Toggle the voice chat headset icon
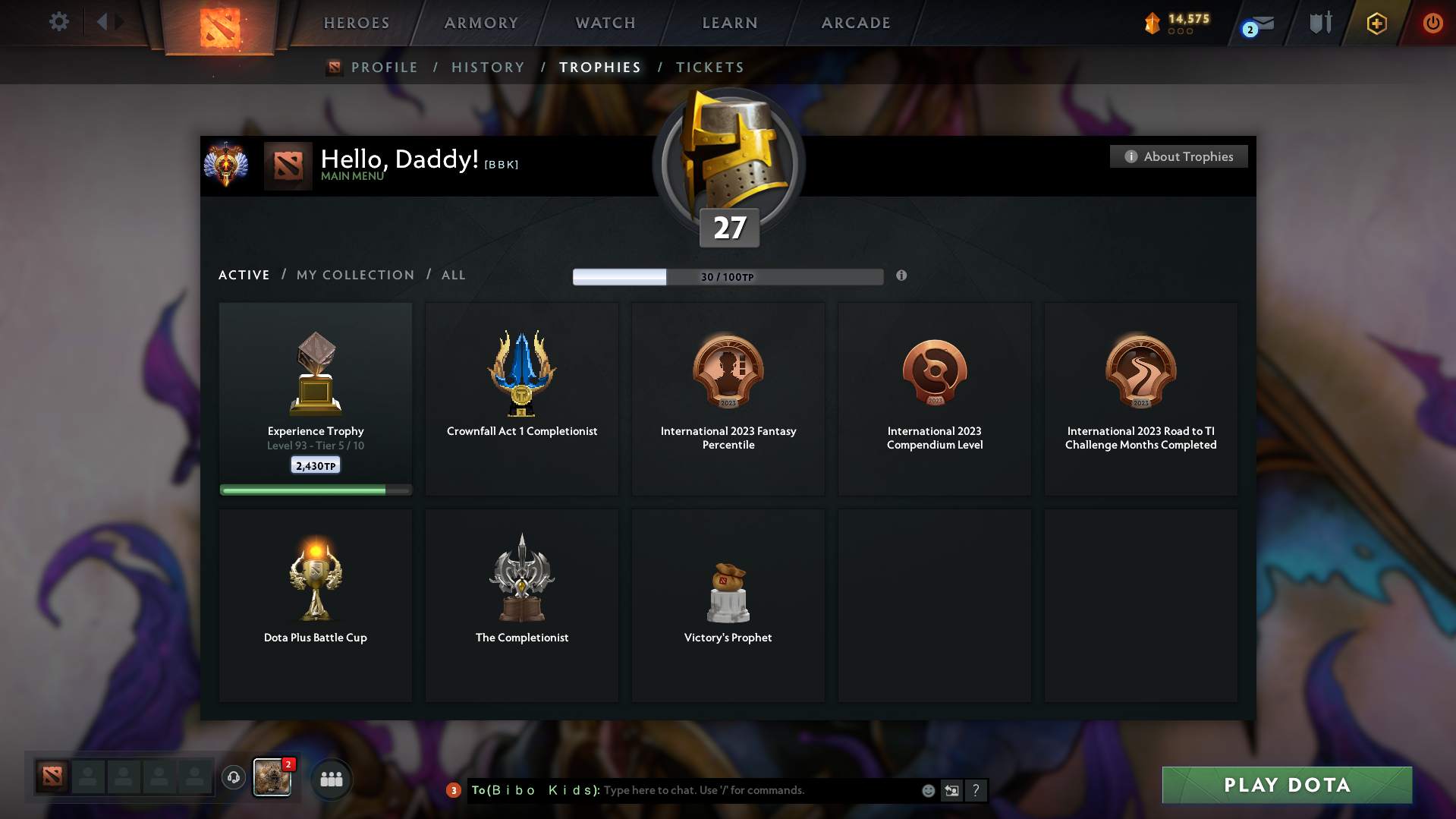 [233, 777]
